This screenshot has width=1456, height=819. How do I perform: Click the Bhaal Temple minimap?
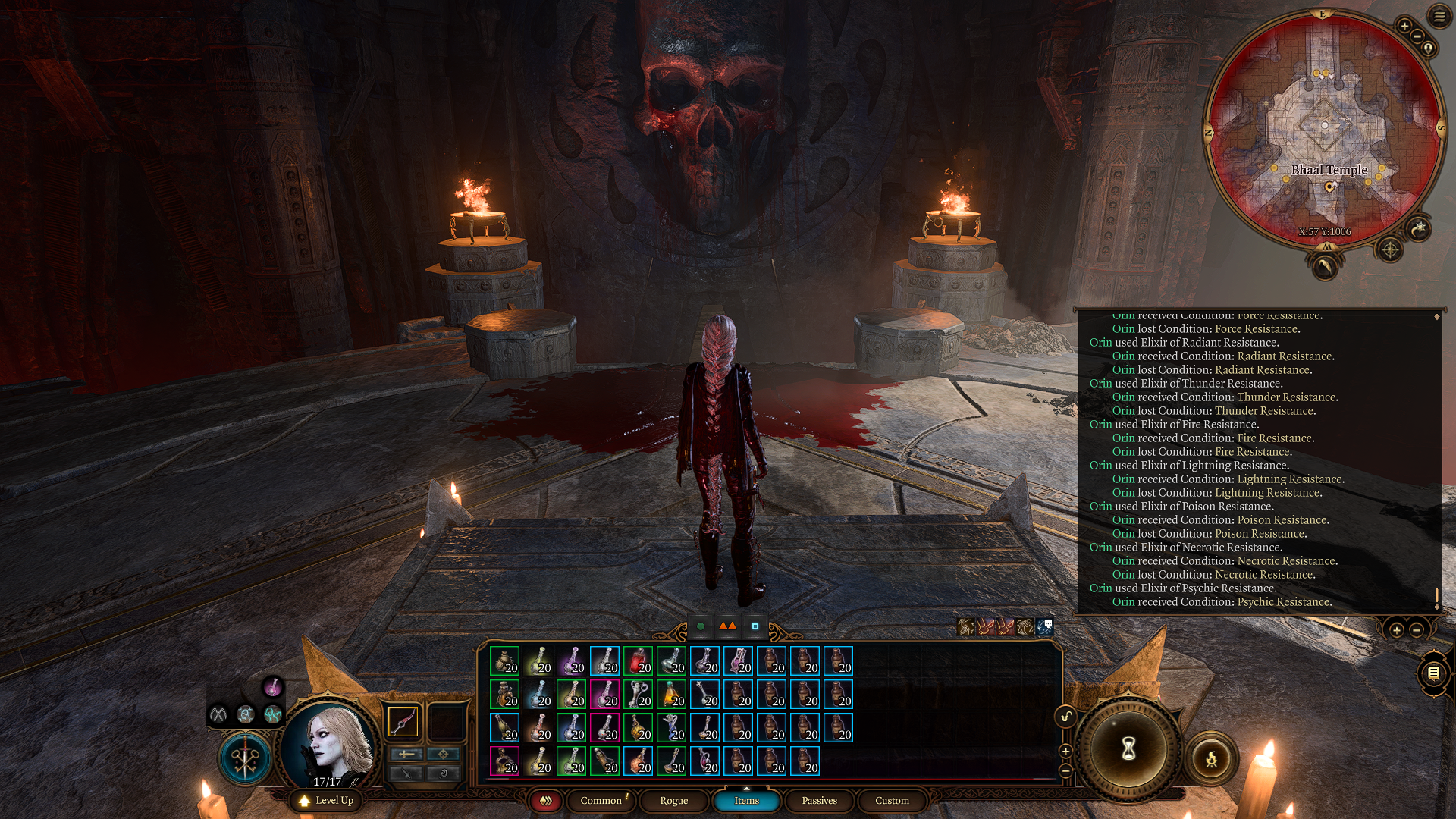(1324, 129)
